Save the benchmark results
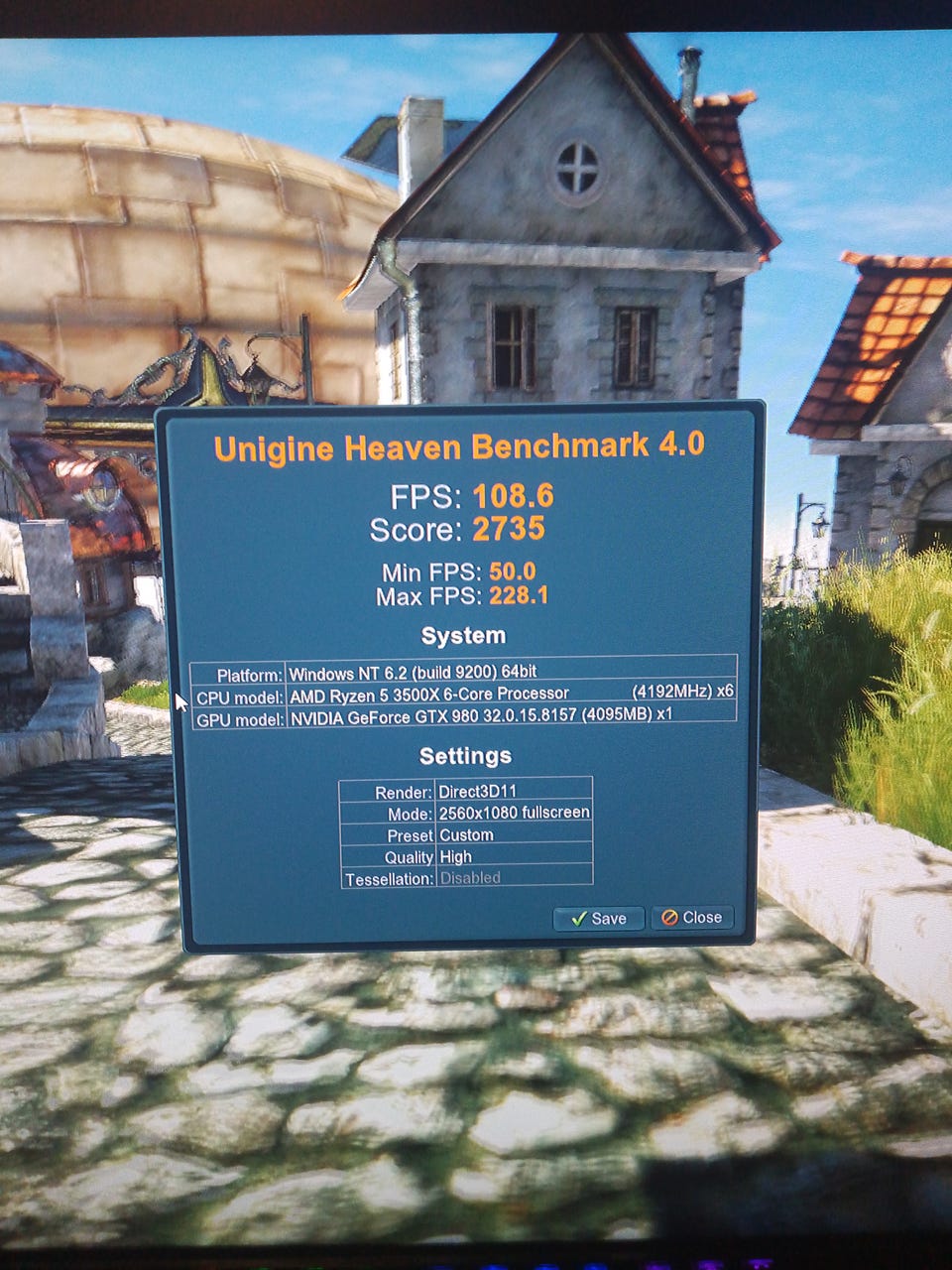The height and width of the screenshot is (1270, 952). [598, 918]
